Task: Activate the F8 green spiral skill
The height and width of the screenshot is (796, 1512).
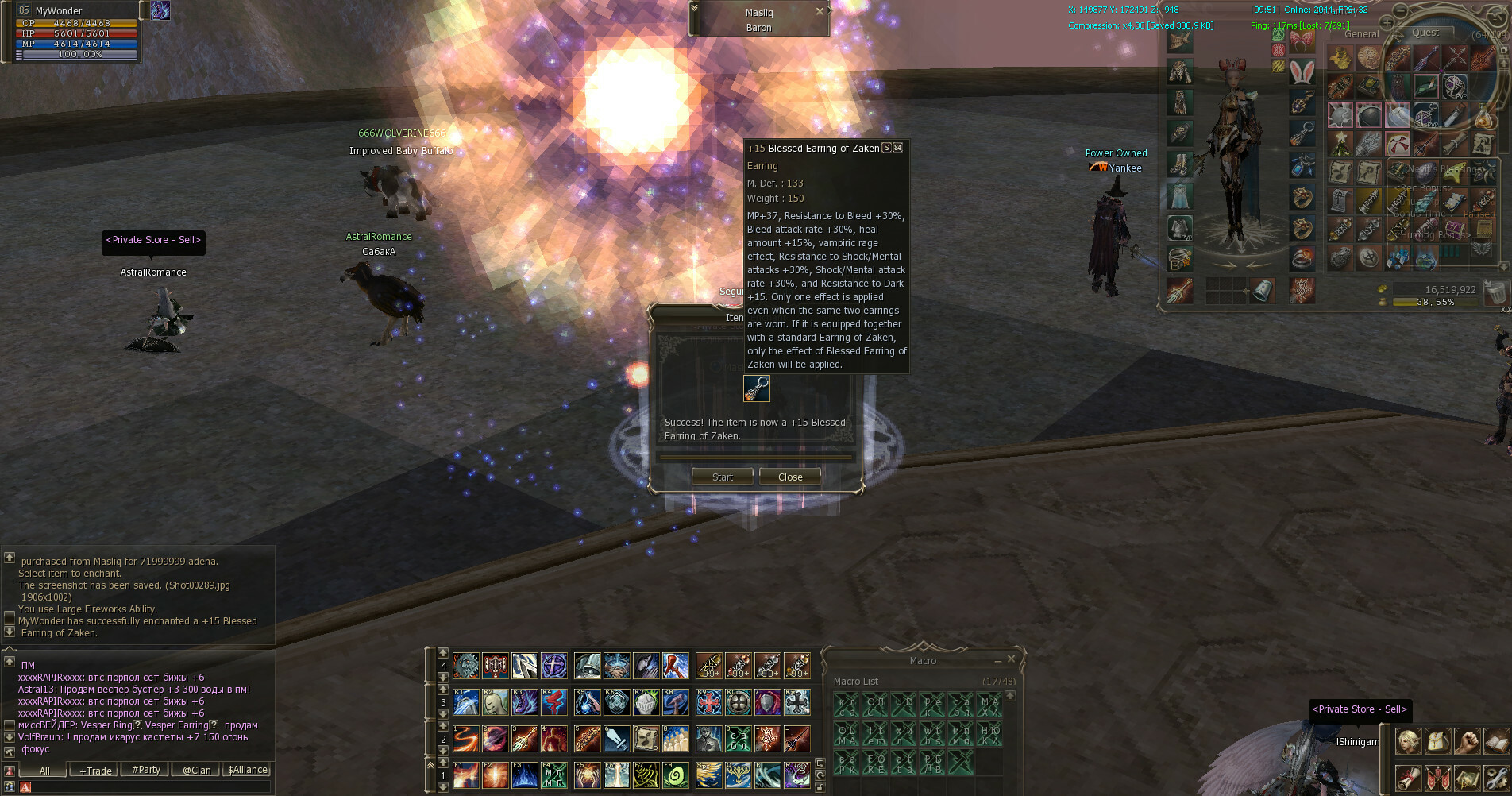Action: tap(676, 775)
